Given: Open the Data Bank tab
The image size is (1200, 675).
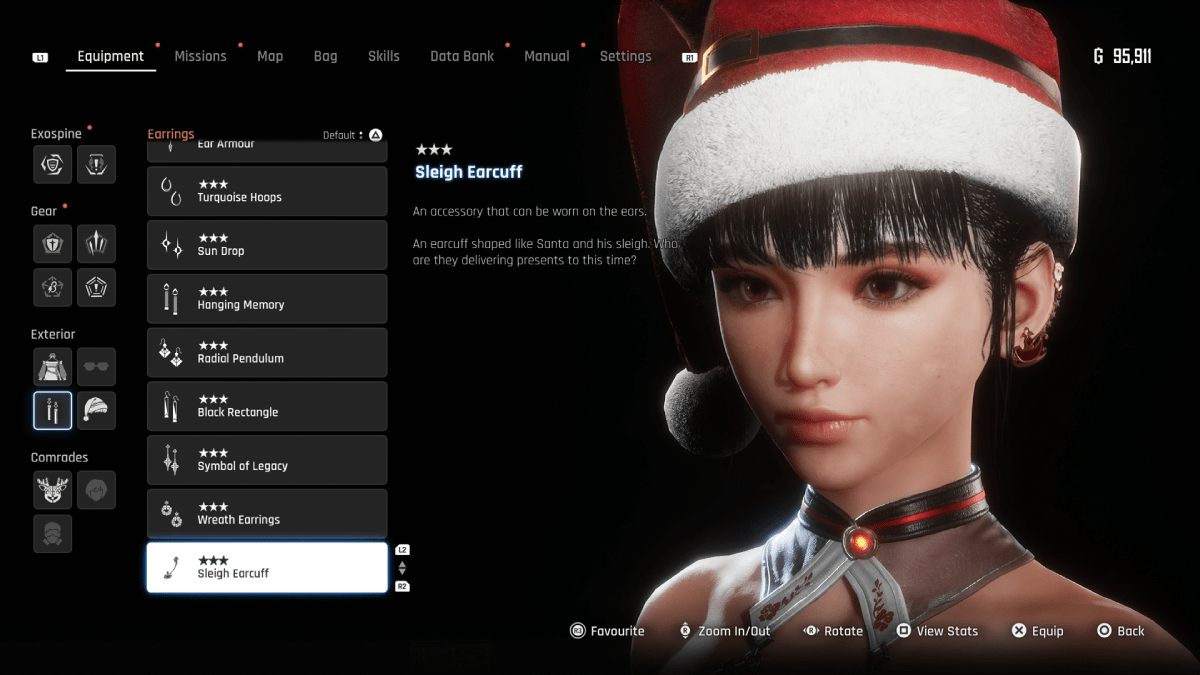Looking at the screenshot, I should coord(462,57).
